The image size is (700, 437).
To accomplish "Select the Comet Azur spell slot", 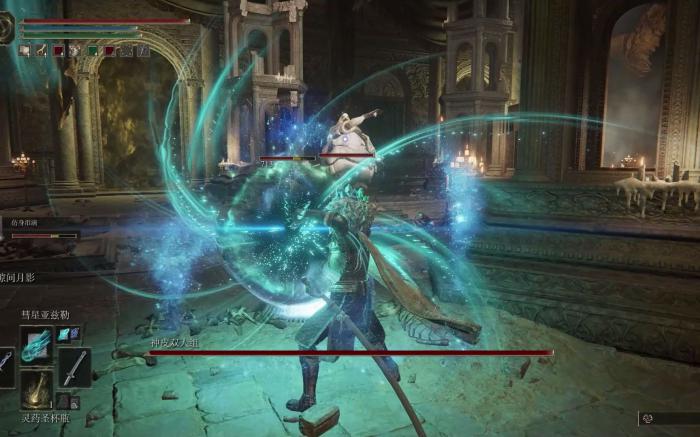I will coord(36,344).
